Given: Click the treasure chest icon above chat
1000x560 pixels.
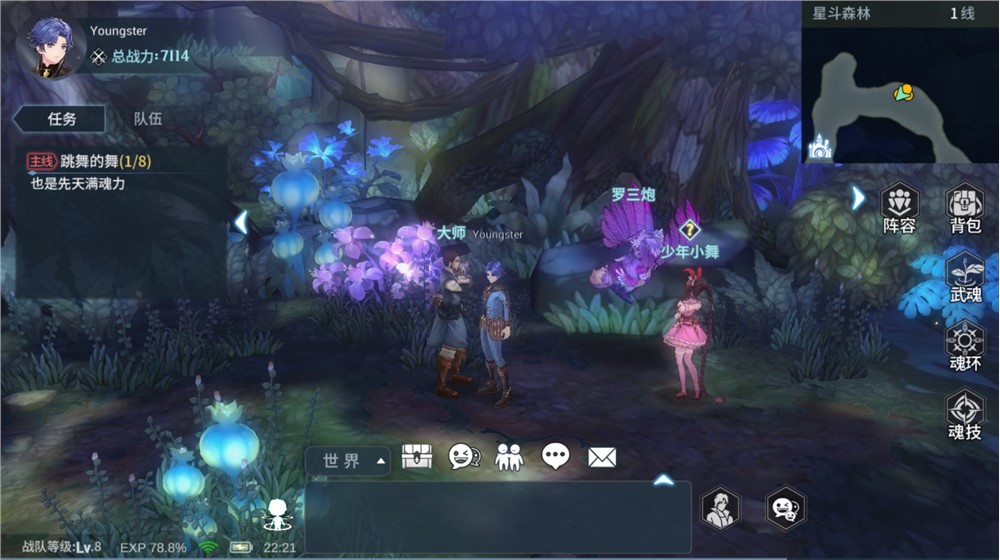Looking at the screenshot, I should coord(416,457).
